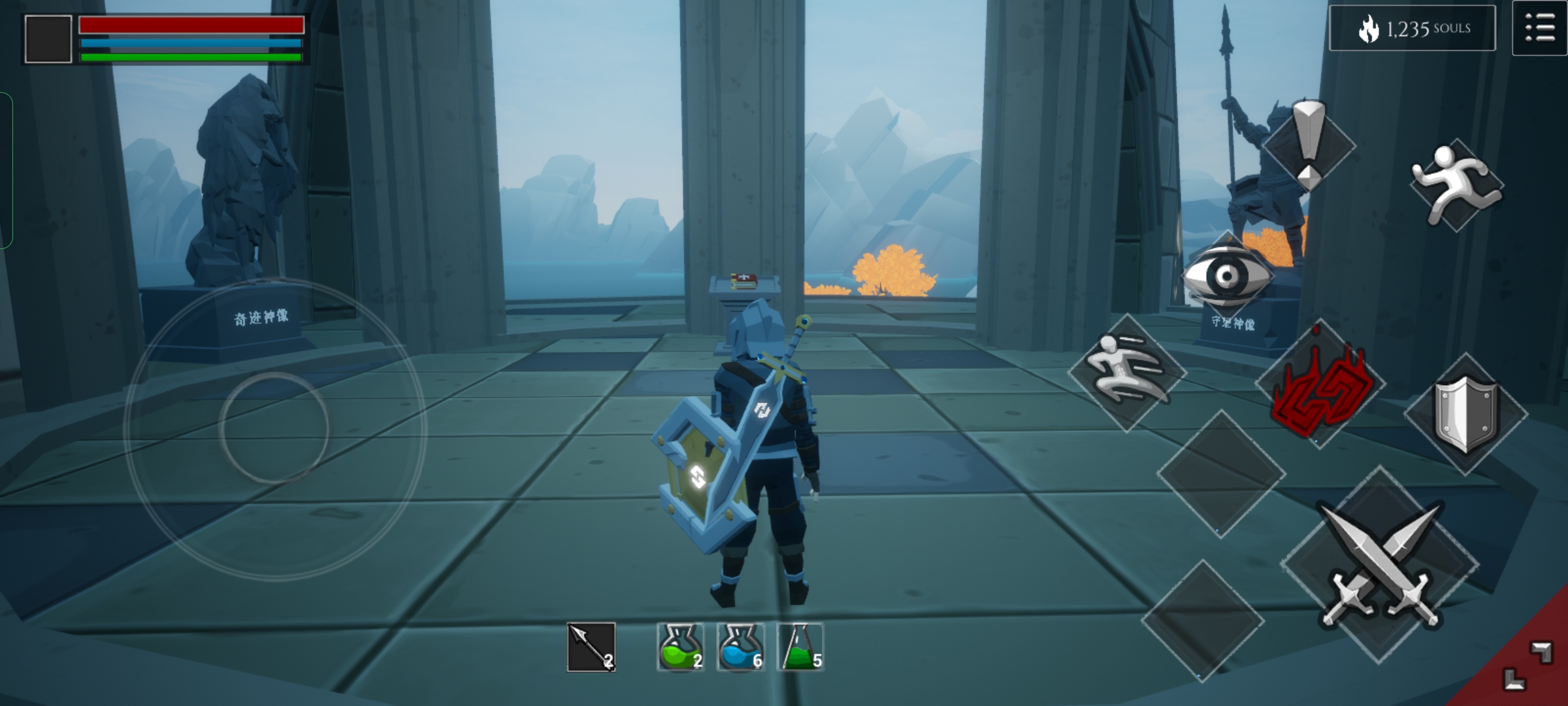Use the blue mana potion flask

pos(740,647)
